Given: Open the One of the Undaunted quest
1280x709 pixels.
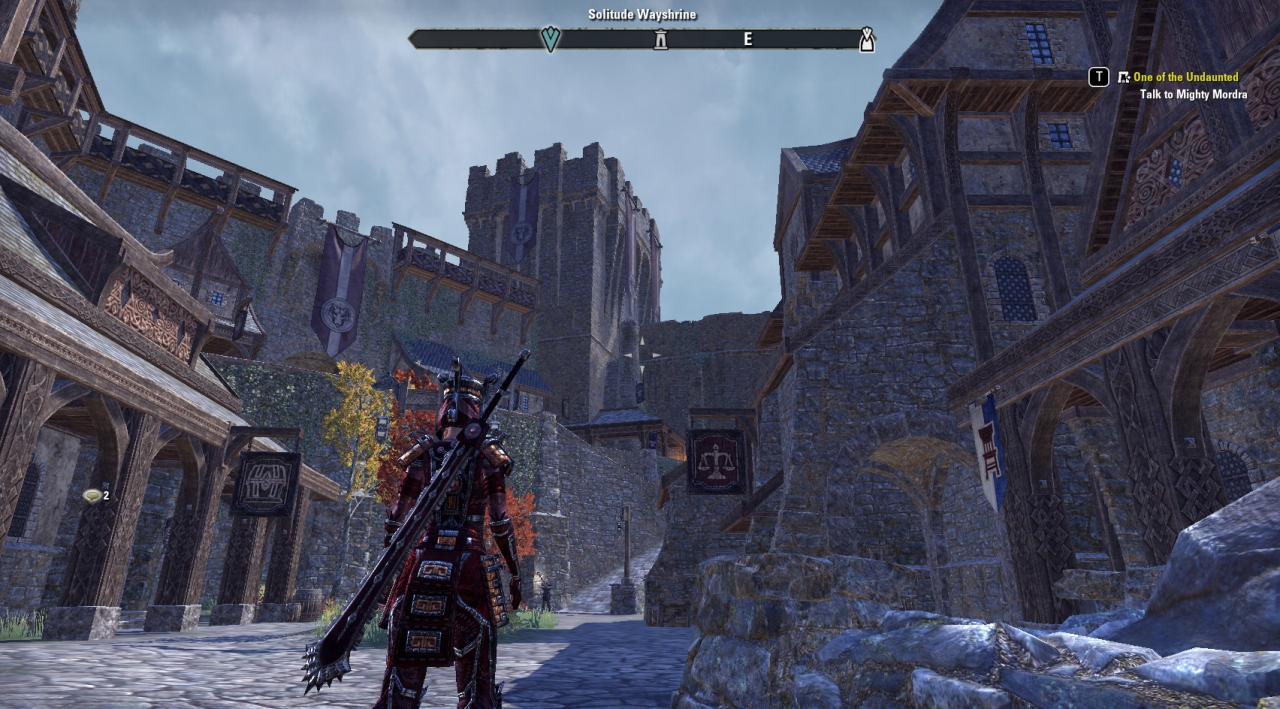Looking at the screenshot, I should pos(1185,77).
